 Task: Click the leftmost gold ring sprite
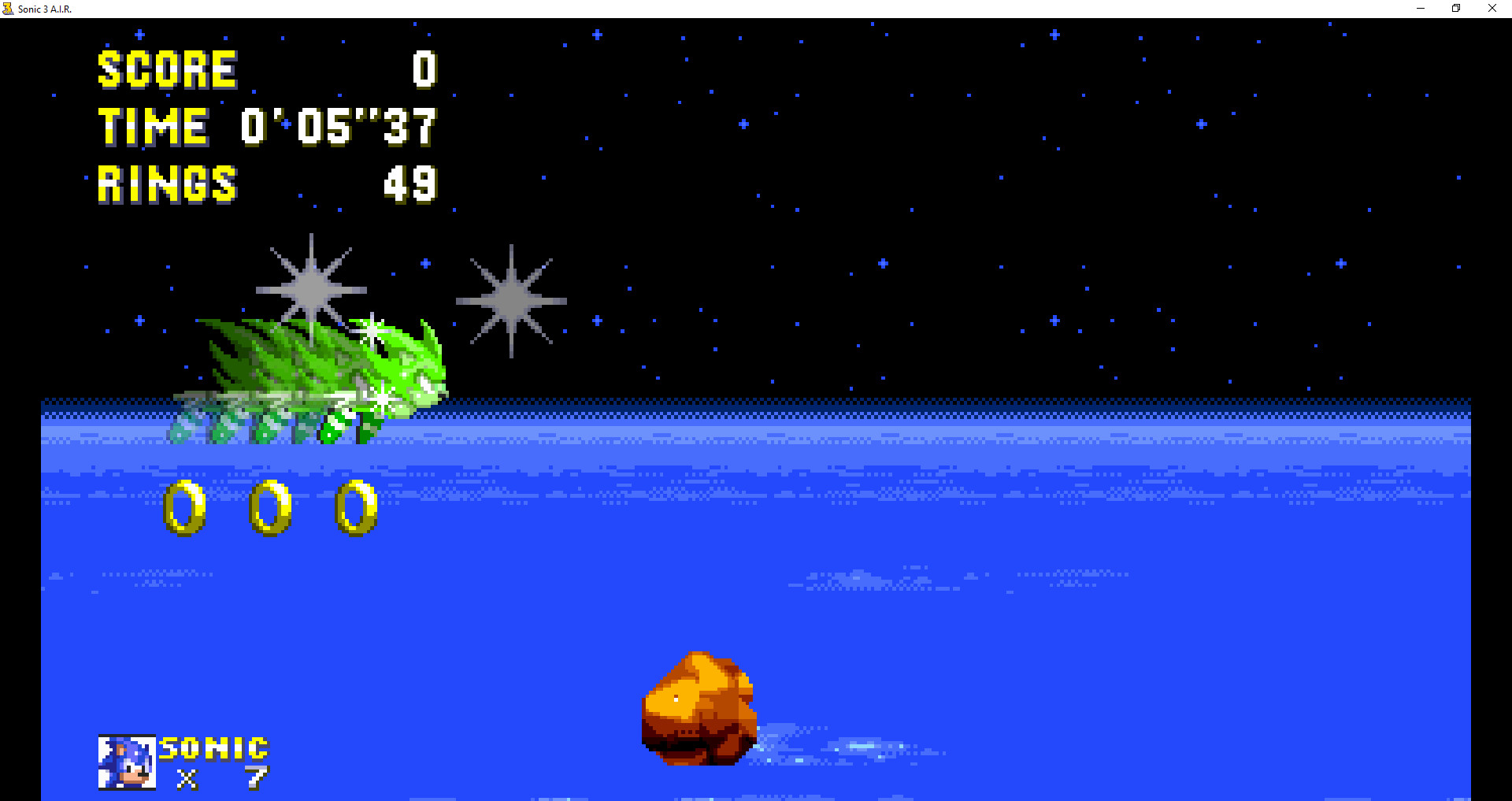pyautogui.click(x=183, y=508)
